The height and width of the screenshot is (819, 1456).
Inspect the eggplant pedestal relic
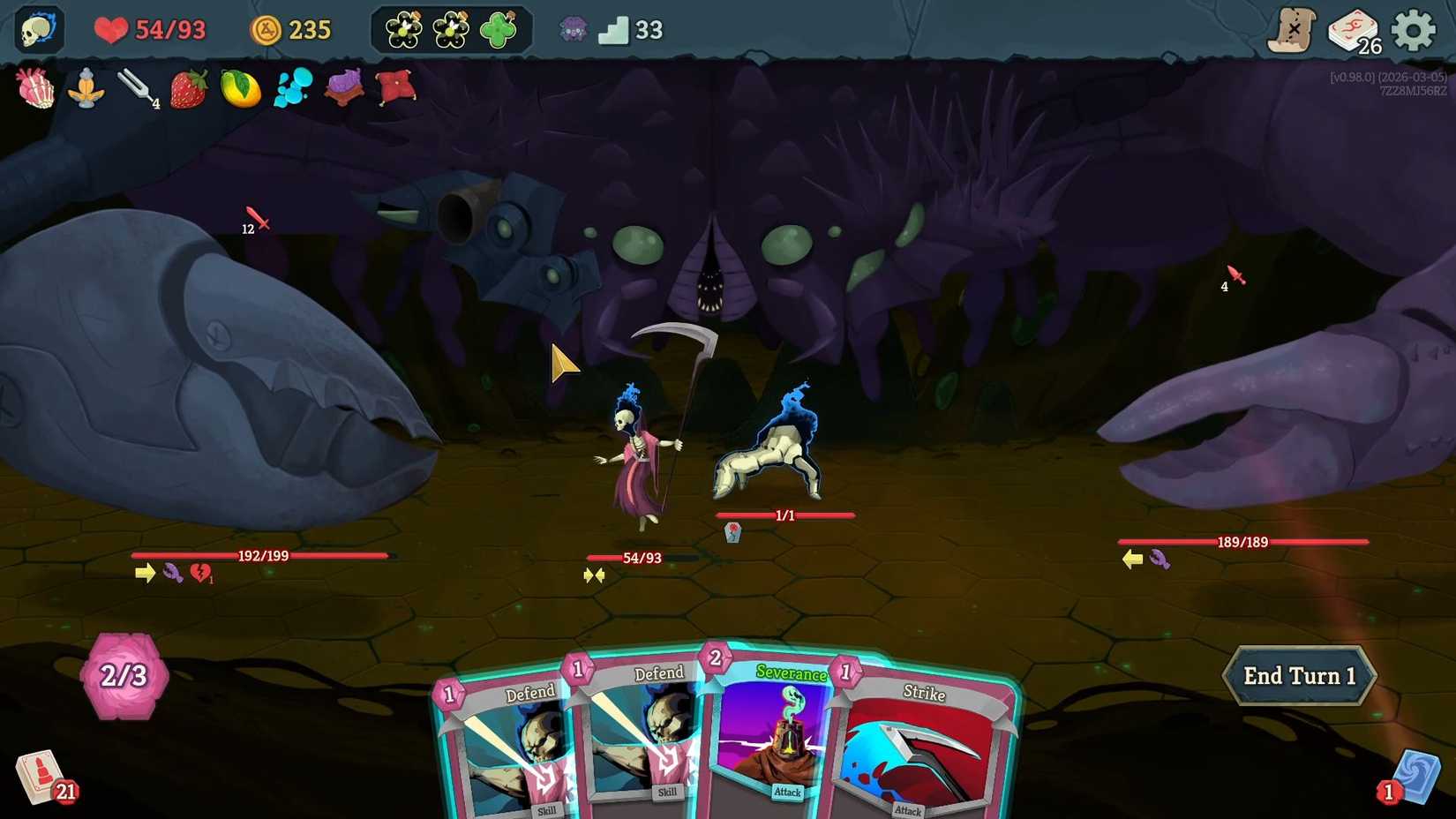coord(343,88)
